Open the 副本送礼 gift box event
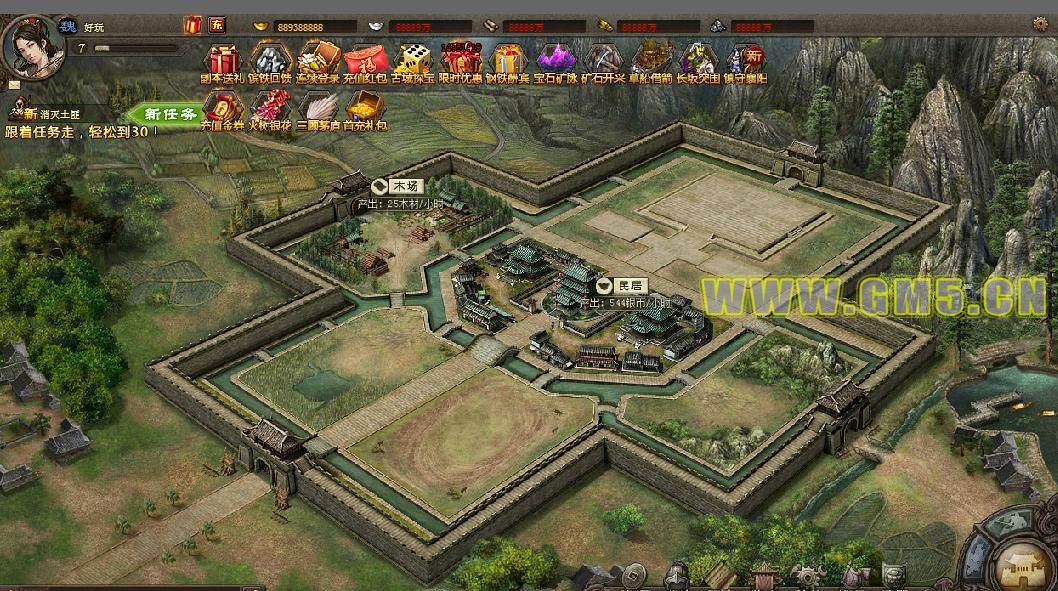This screenshot has width=1058, height=591. pos(222,62)
